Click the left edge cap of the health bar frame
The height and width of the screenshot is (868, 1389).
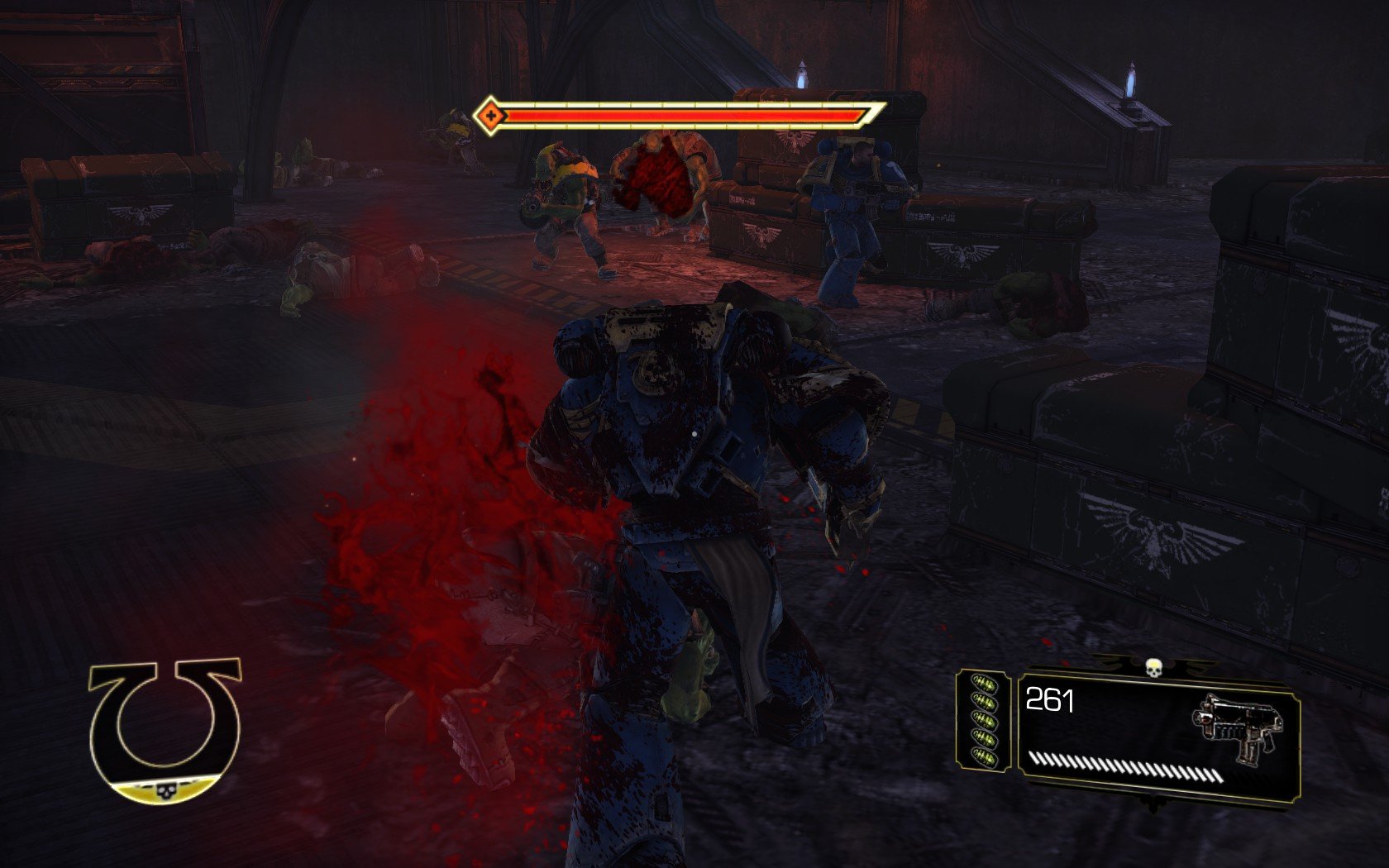tap(475, 116)
